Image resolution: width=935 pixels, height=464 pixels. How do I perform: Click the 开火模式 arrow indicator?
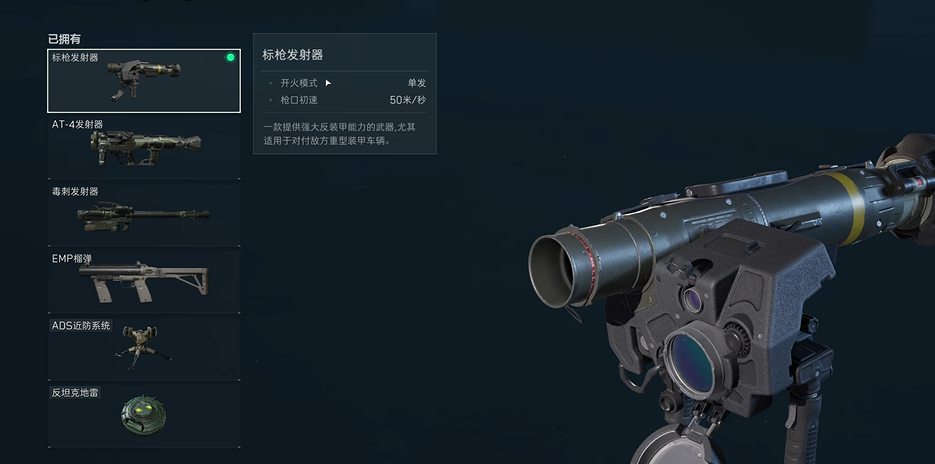click(x=328, y=83)
